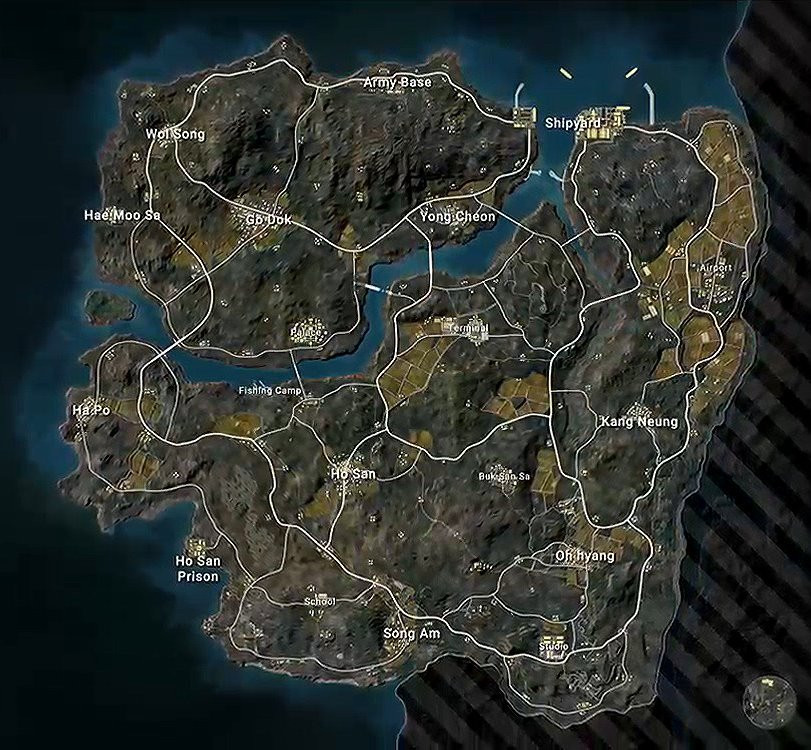Choose Song Am on the map

pos(412,634)
